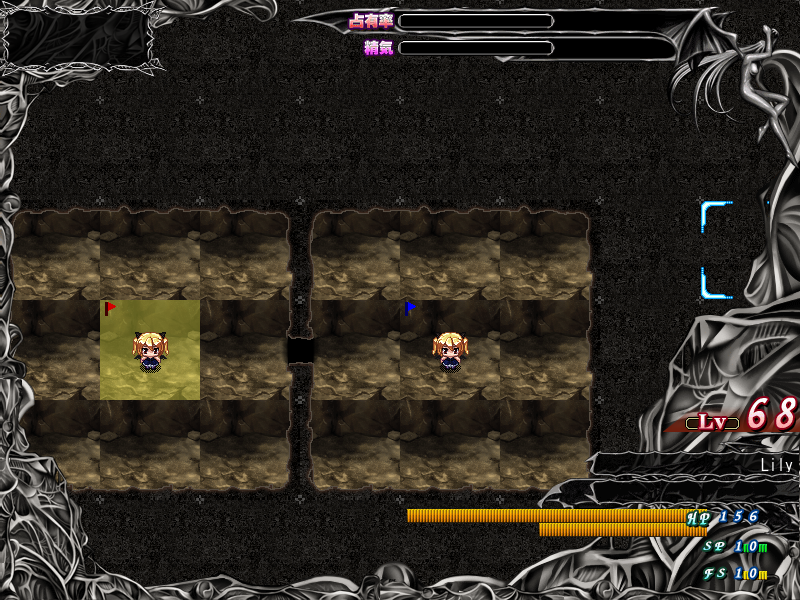
Task: Select the unit on the highlighted yellow tile
Action: point(150,353)
